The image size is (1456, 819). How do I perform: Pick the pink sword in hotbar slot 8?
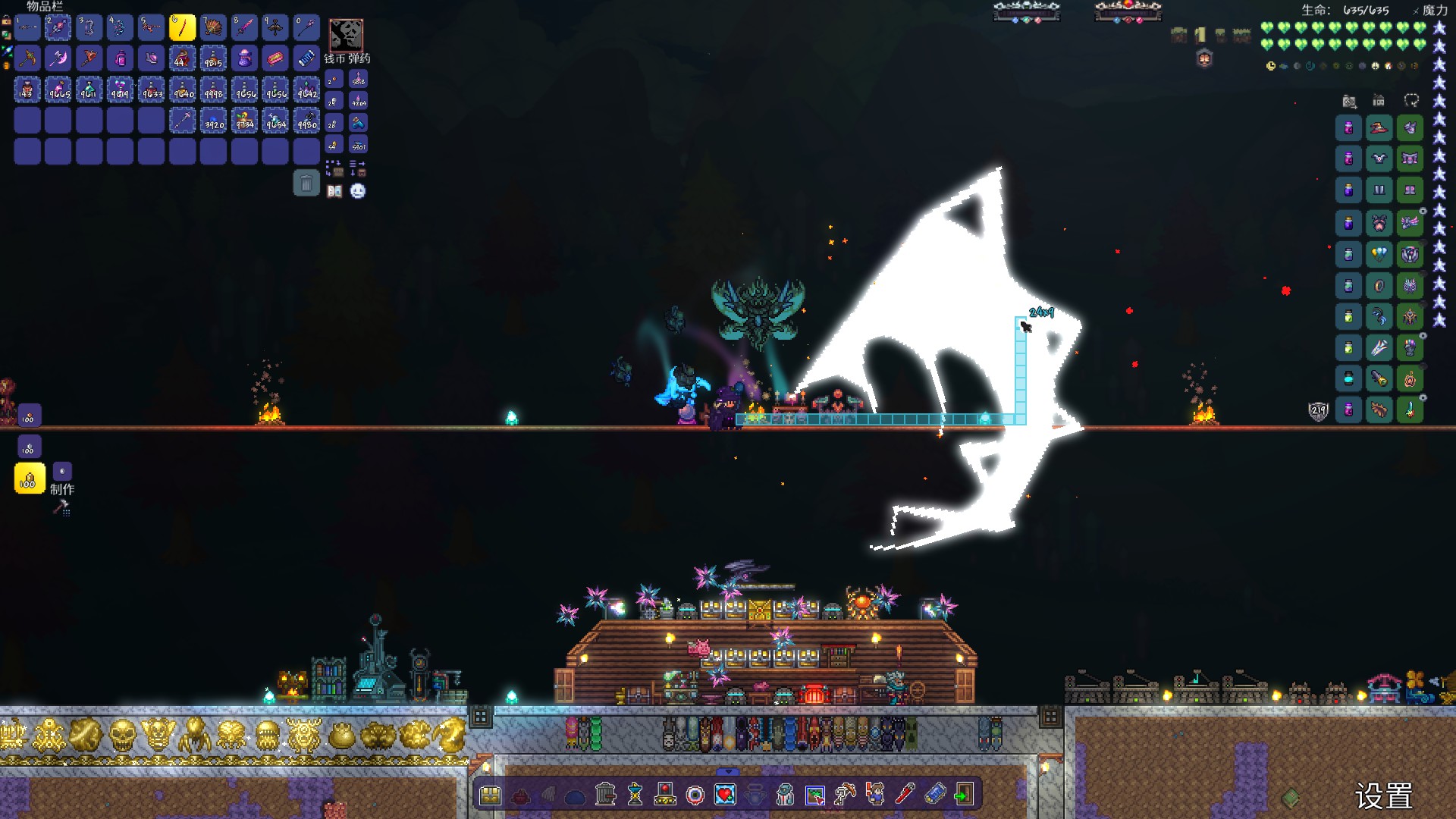point(244,28)
